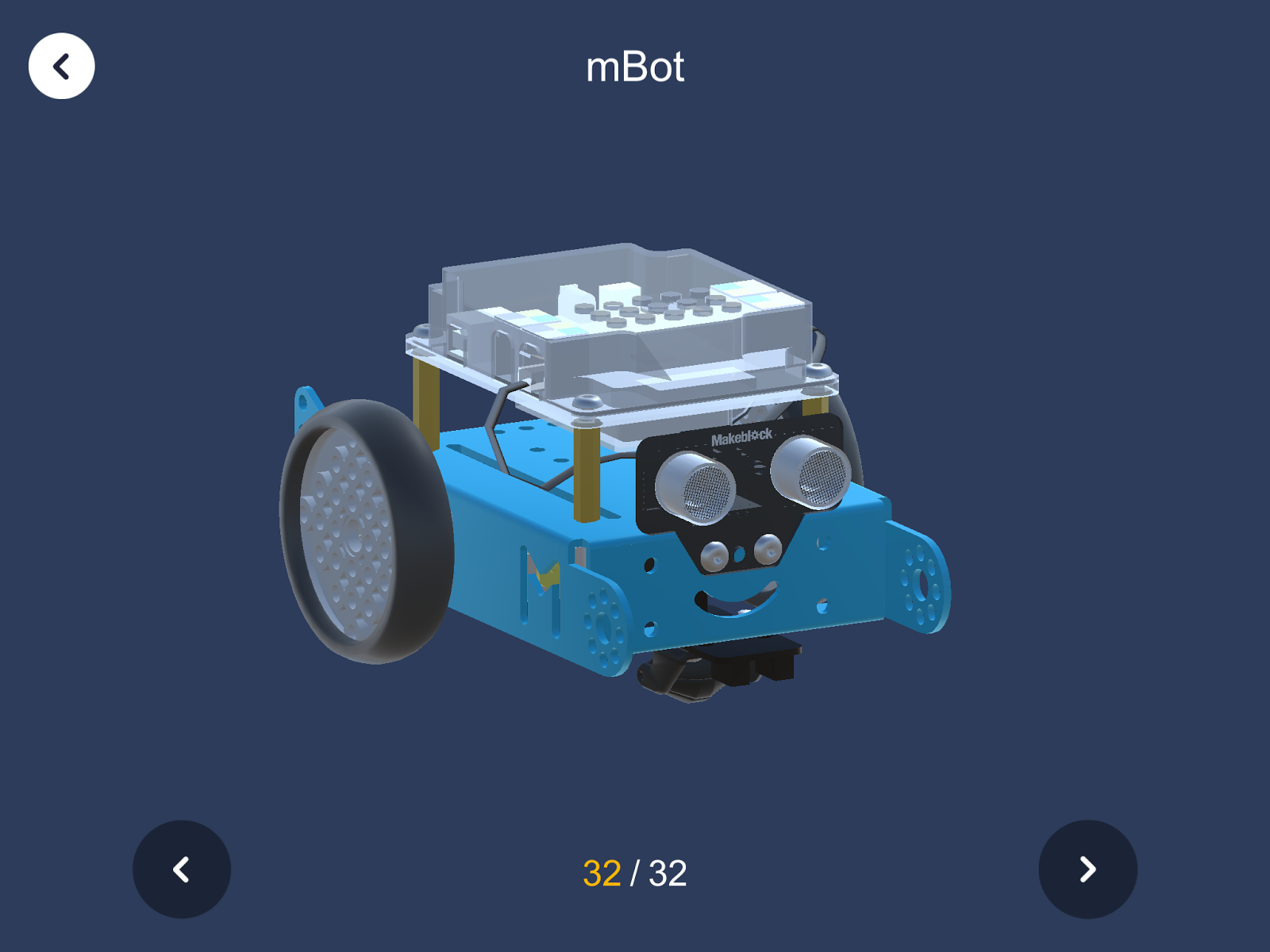Image resolution: width=1270 pixels, height=952 pixels.
Task: Open the final assembly step using the forward arrow
Action: click(x=1088, y=869)
